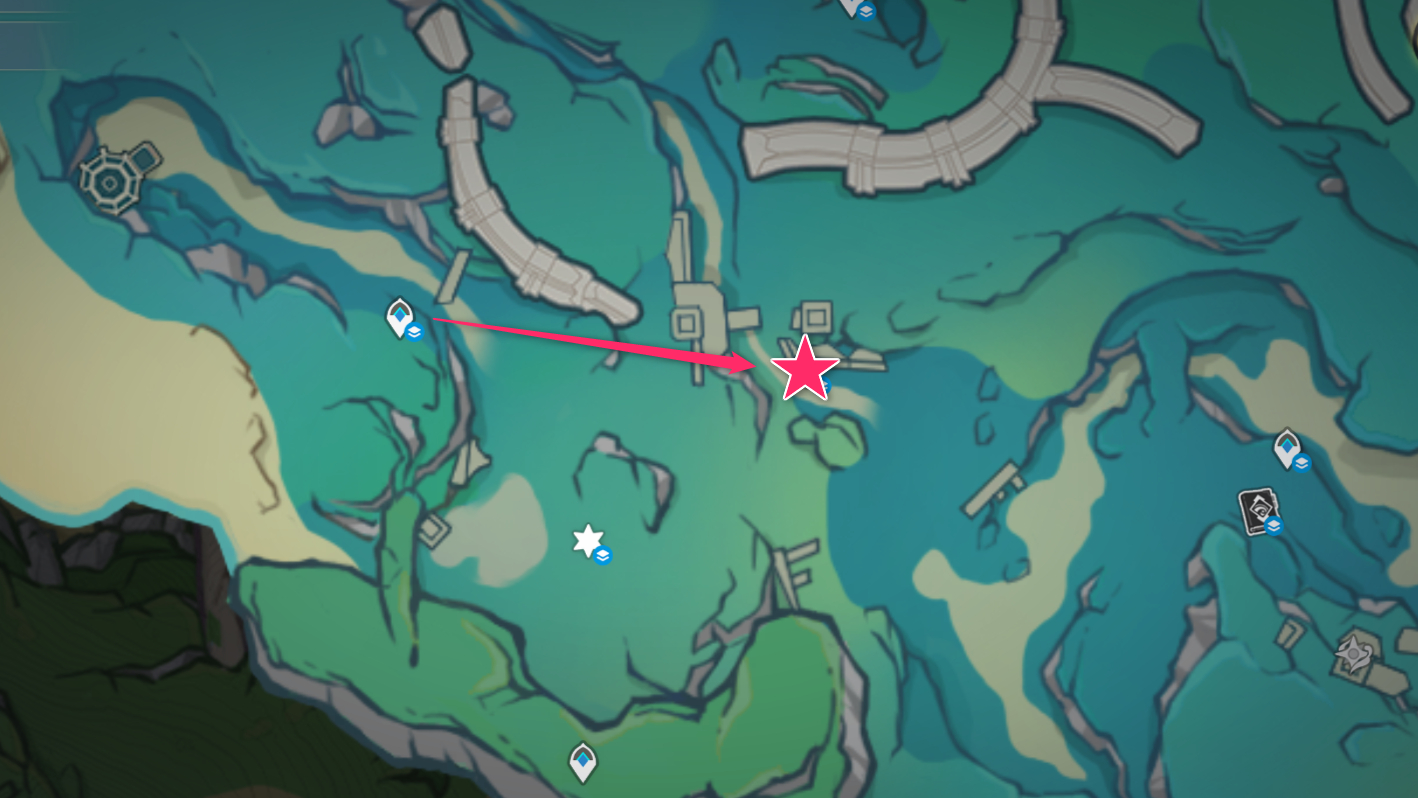
Task: Select the gray crest emblem marker in bottom-right
Action: tap(1352, 651)
